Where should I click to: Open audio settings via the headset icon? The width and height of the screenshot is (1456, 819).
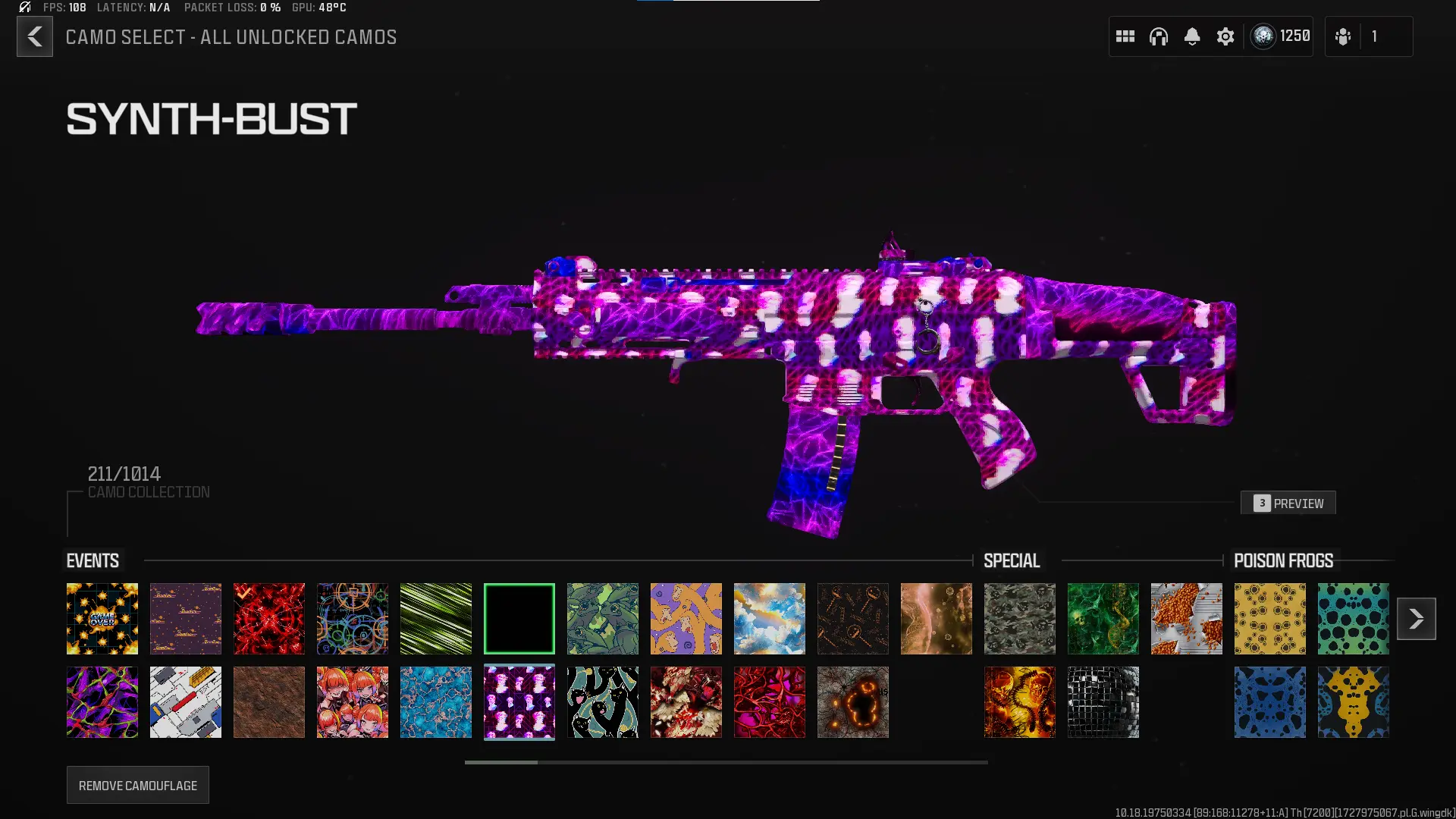pyautogui.click(x=1159, y=36)
